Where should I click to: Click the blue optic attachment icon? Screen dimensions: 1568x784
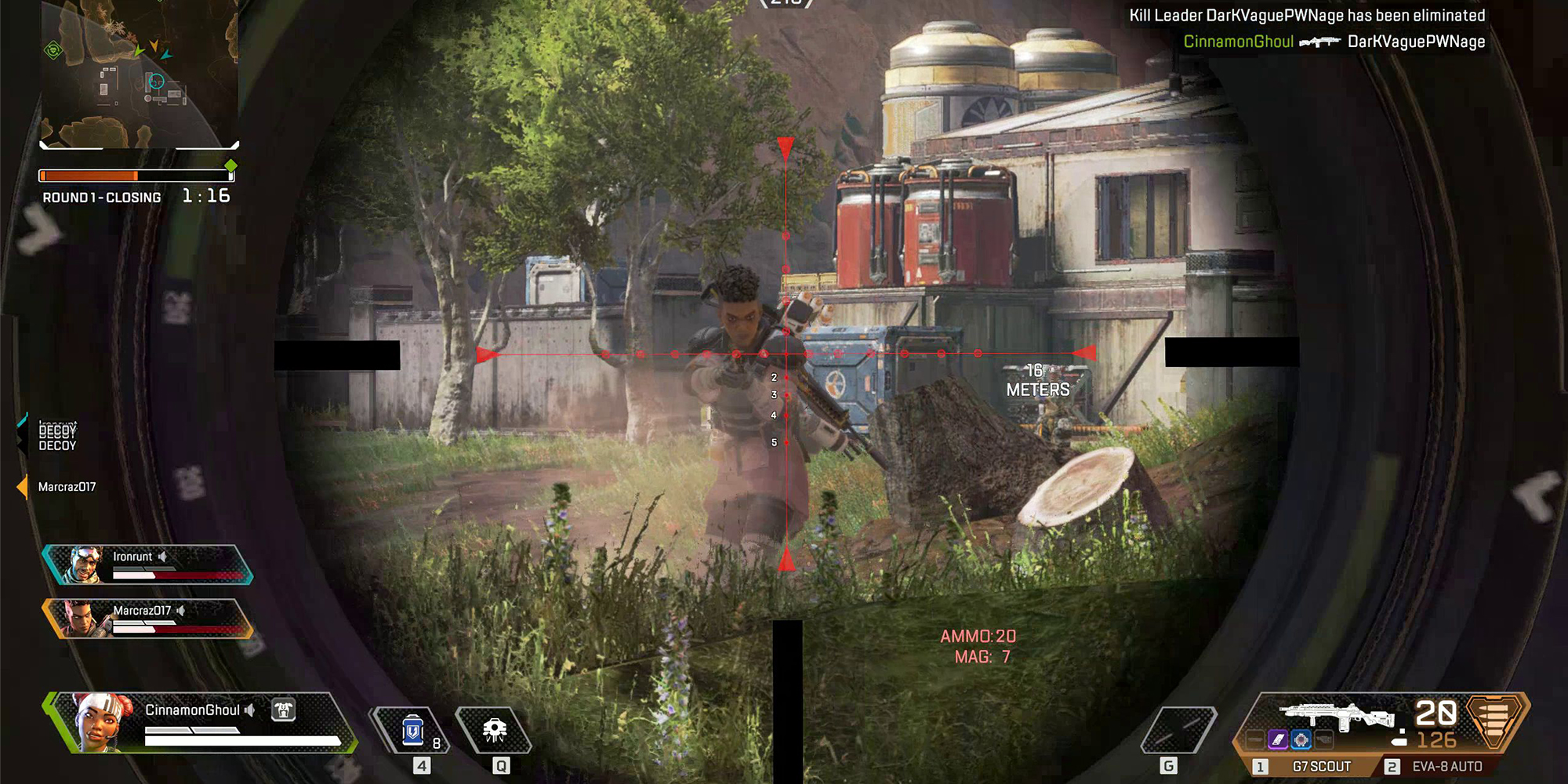coord(1301,739)
